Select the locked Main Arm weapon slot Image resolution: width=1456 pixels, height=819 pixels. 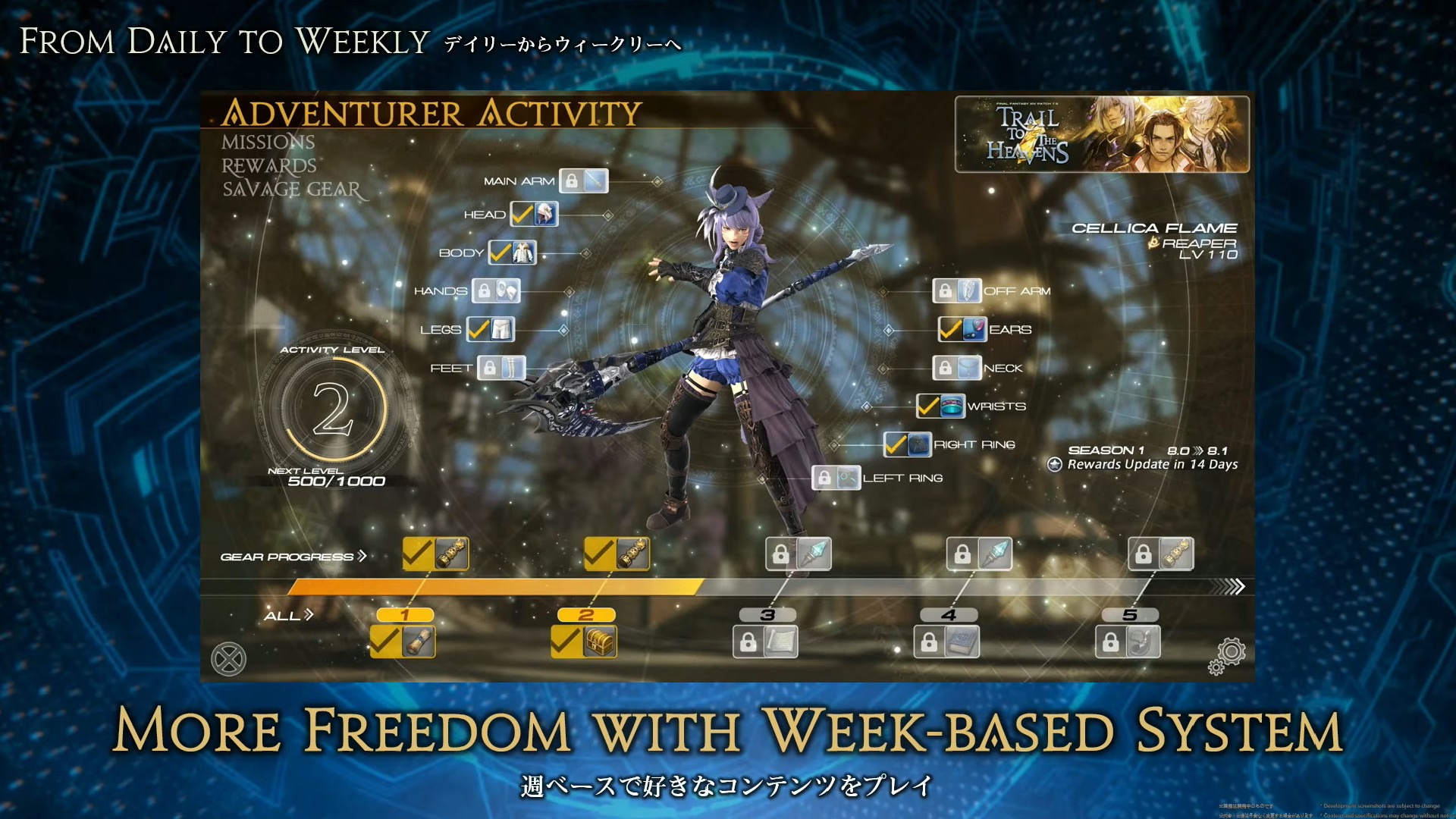pos(585,180)
